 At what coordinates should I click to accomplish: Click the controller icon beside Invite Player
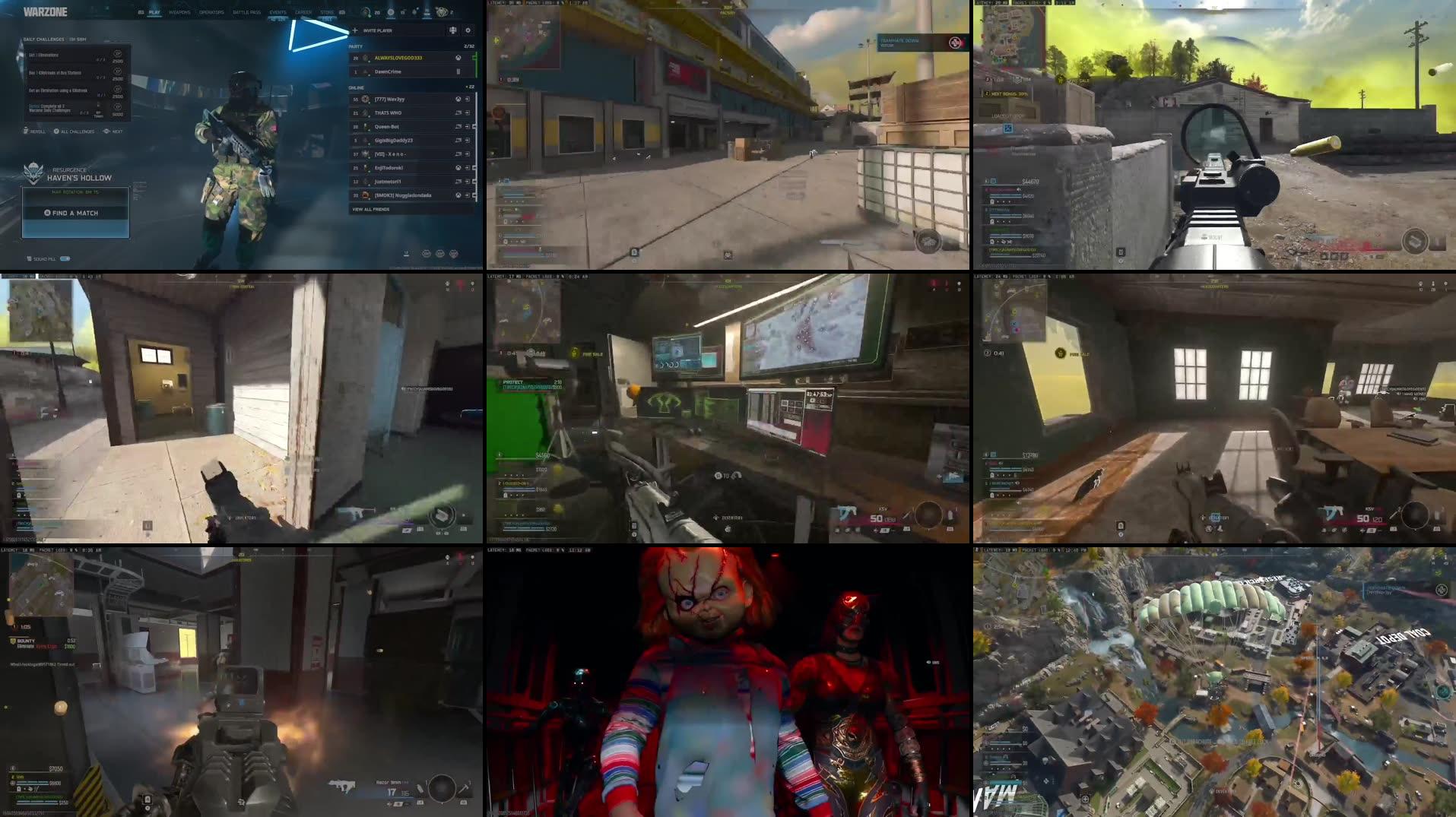point(453,30)
